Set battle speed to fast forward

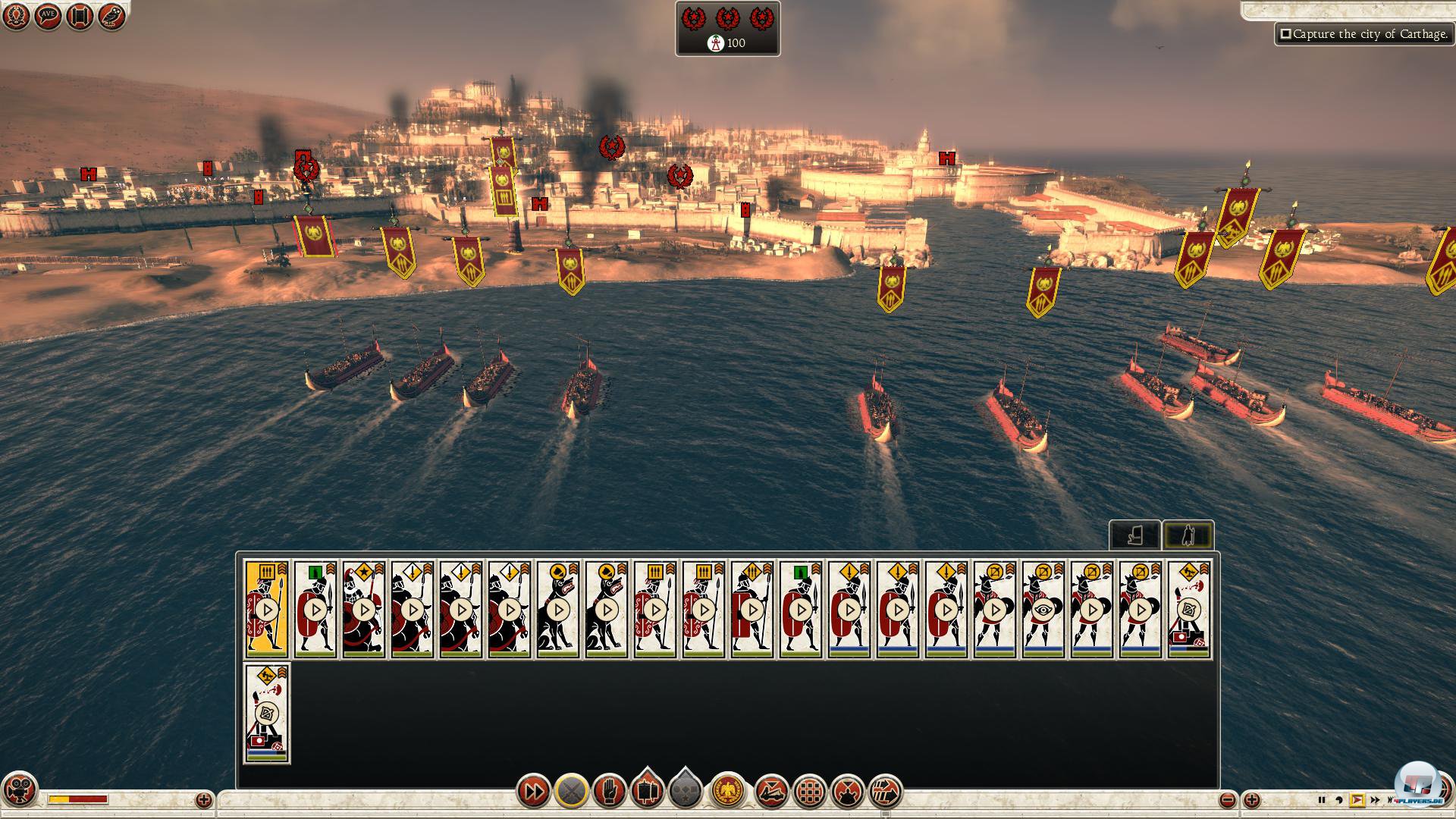pyautogui.click(x=1375, y=800)
